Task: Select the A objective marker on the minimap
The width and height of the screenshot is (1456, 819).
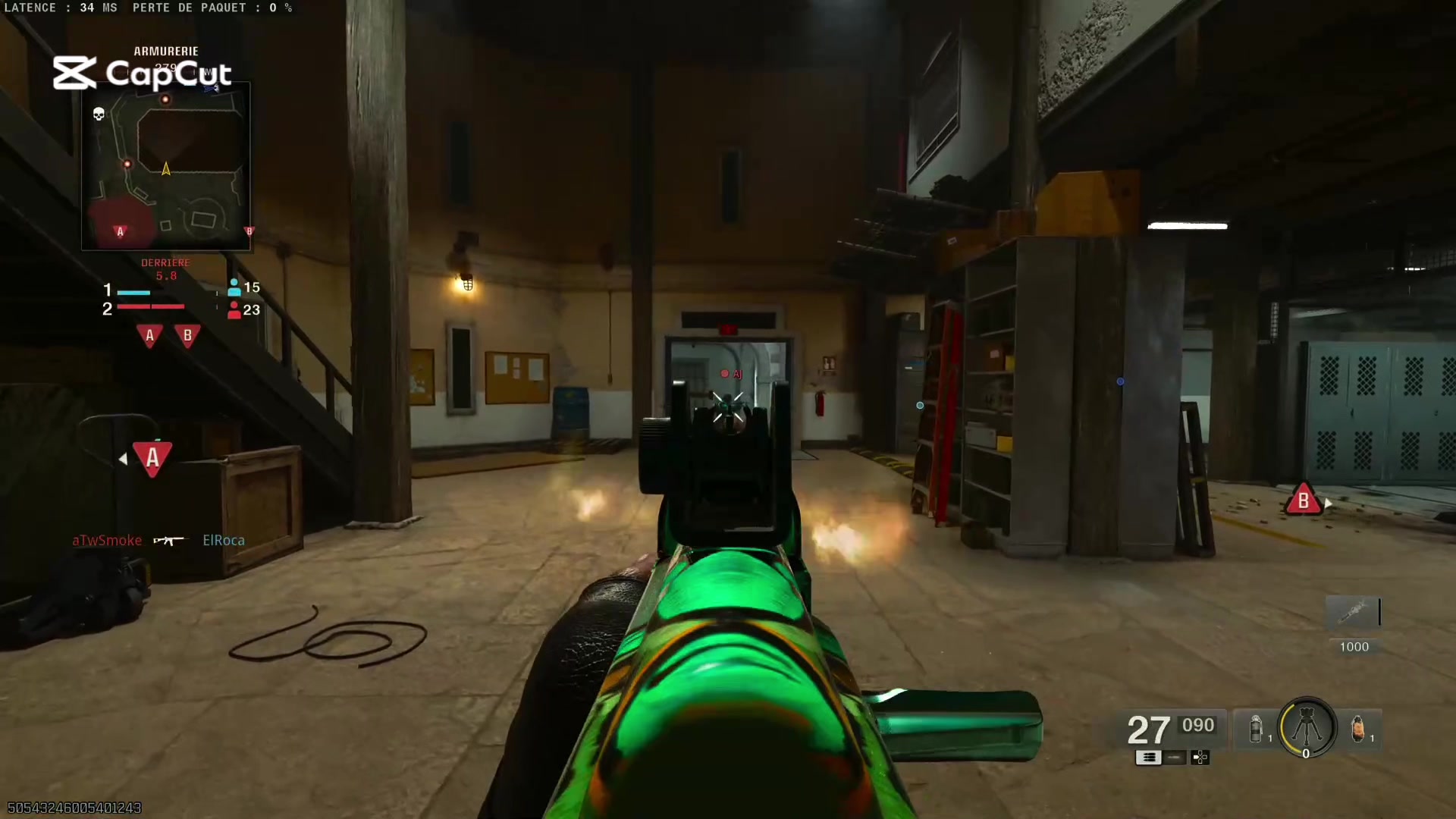Action: click(120, 231)
